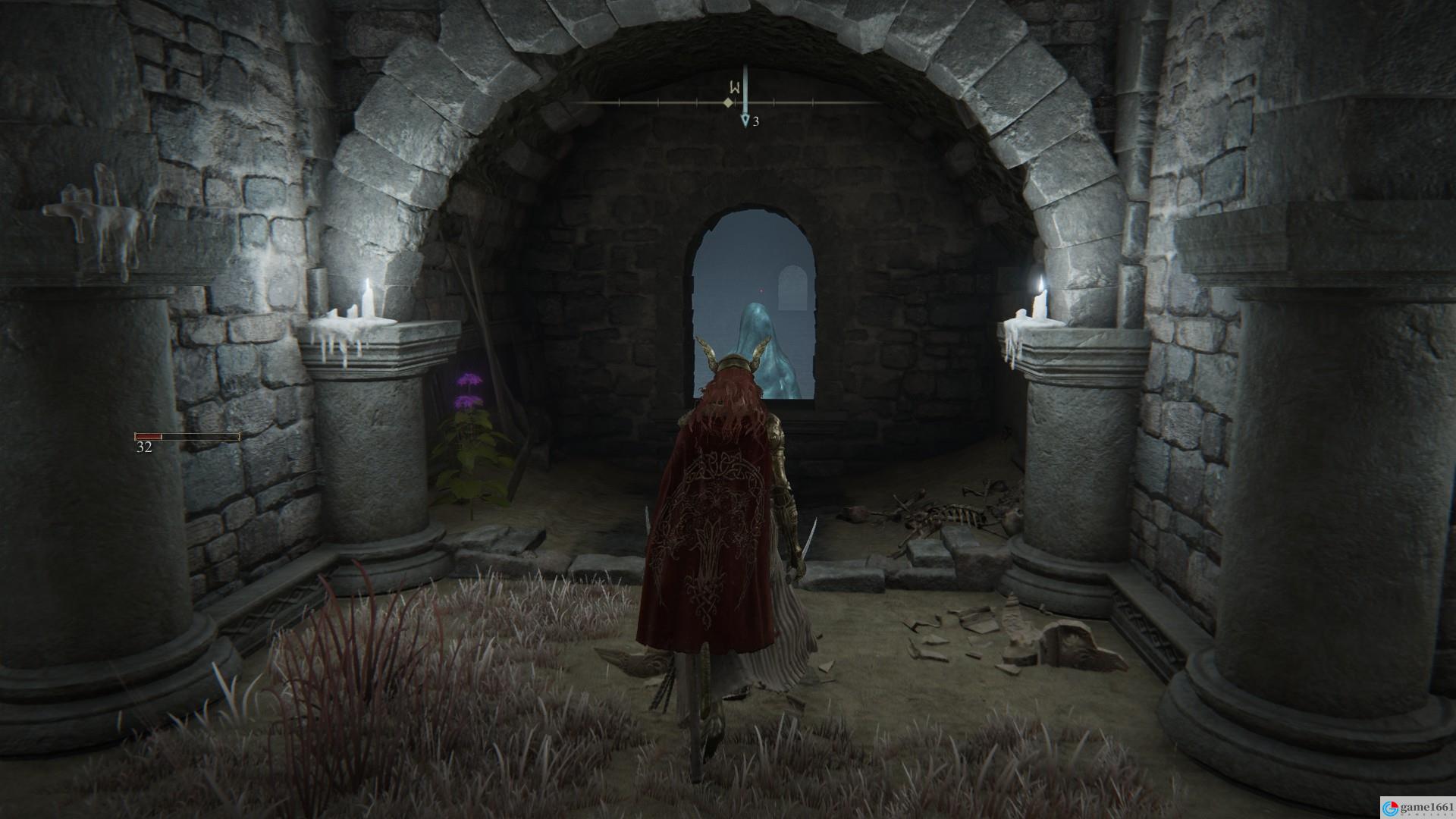Click the blue waypoint marker on the compass
Screen dimensions: 1456x819
745,120
